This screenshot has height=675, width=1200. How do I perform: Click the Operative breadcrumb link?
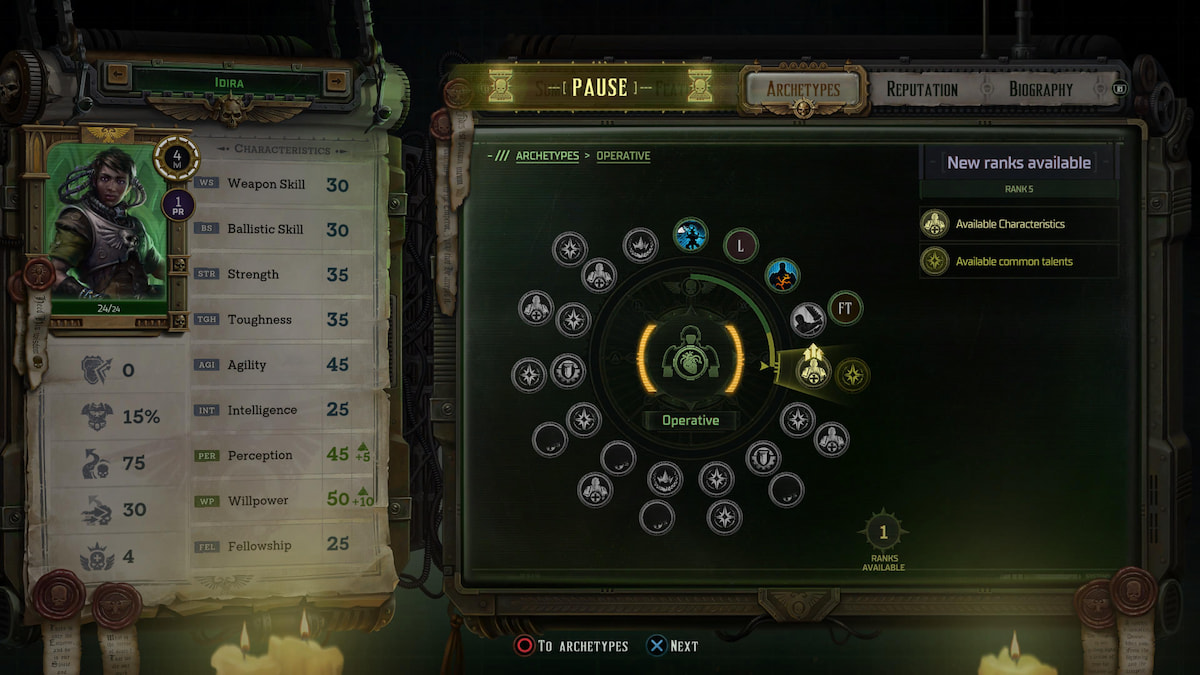[623, 156]
